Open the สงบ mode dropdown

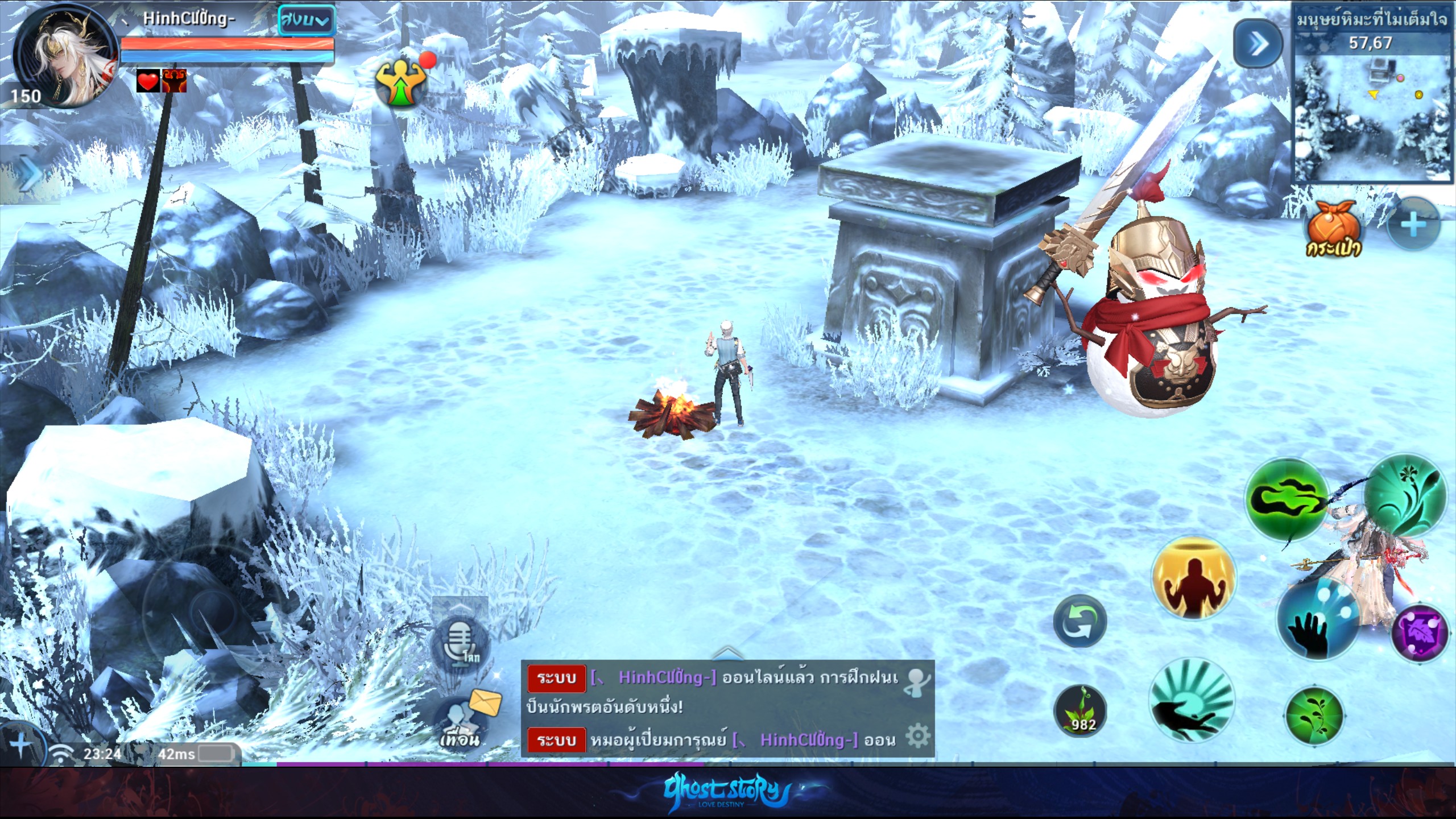(305, 21)
